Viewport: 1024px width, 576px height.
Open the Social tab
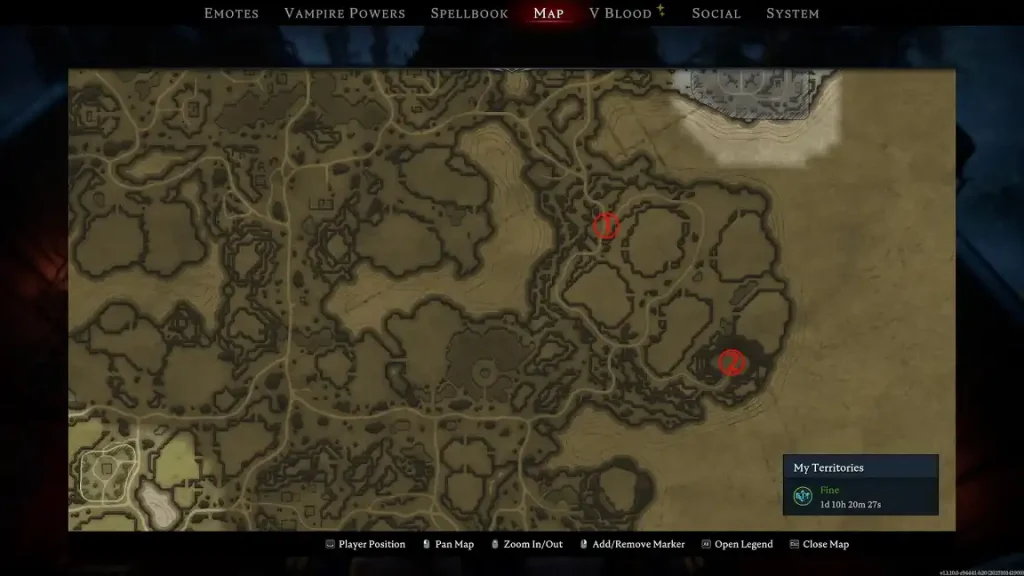(716, 13)
